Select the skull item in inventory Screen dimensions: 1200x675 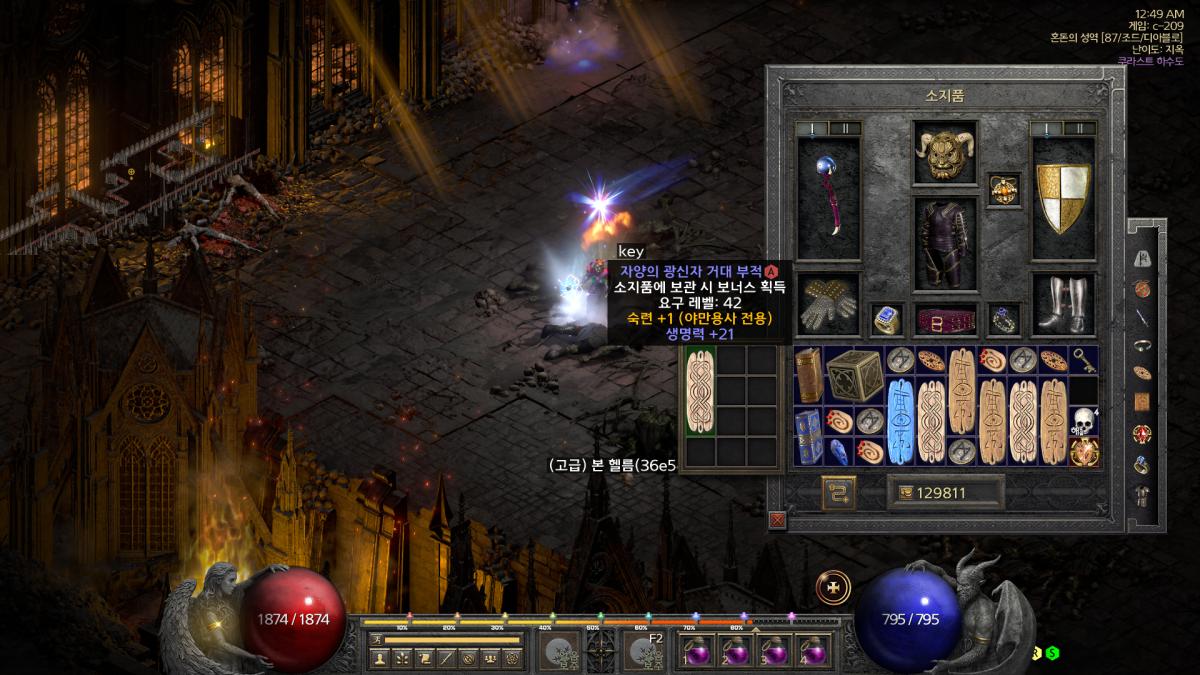click(x=1082, y=421)
